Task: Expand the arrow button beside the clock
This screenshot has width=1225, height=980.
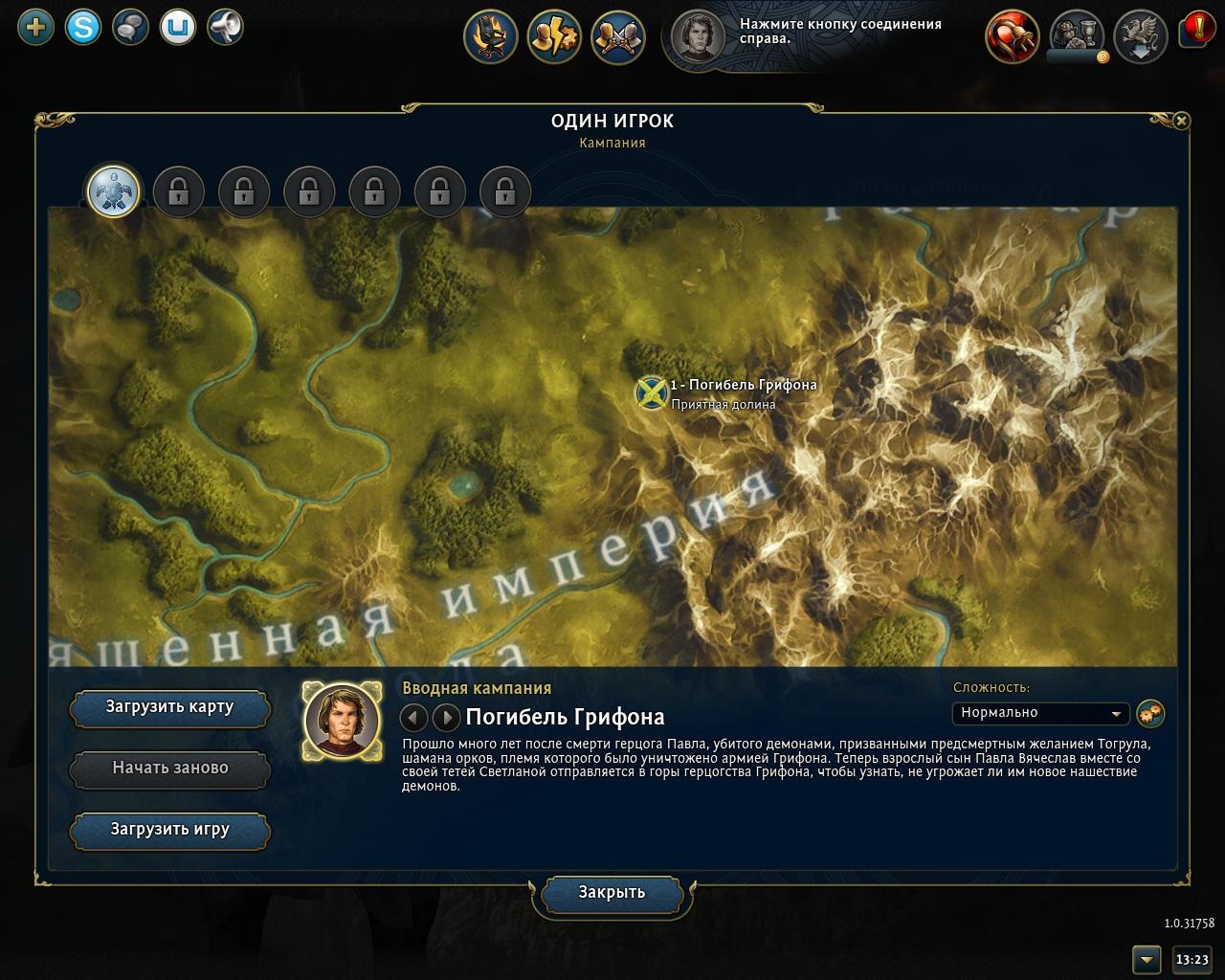Action: 1147,959
